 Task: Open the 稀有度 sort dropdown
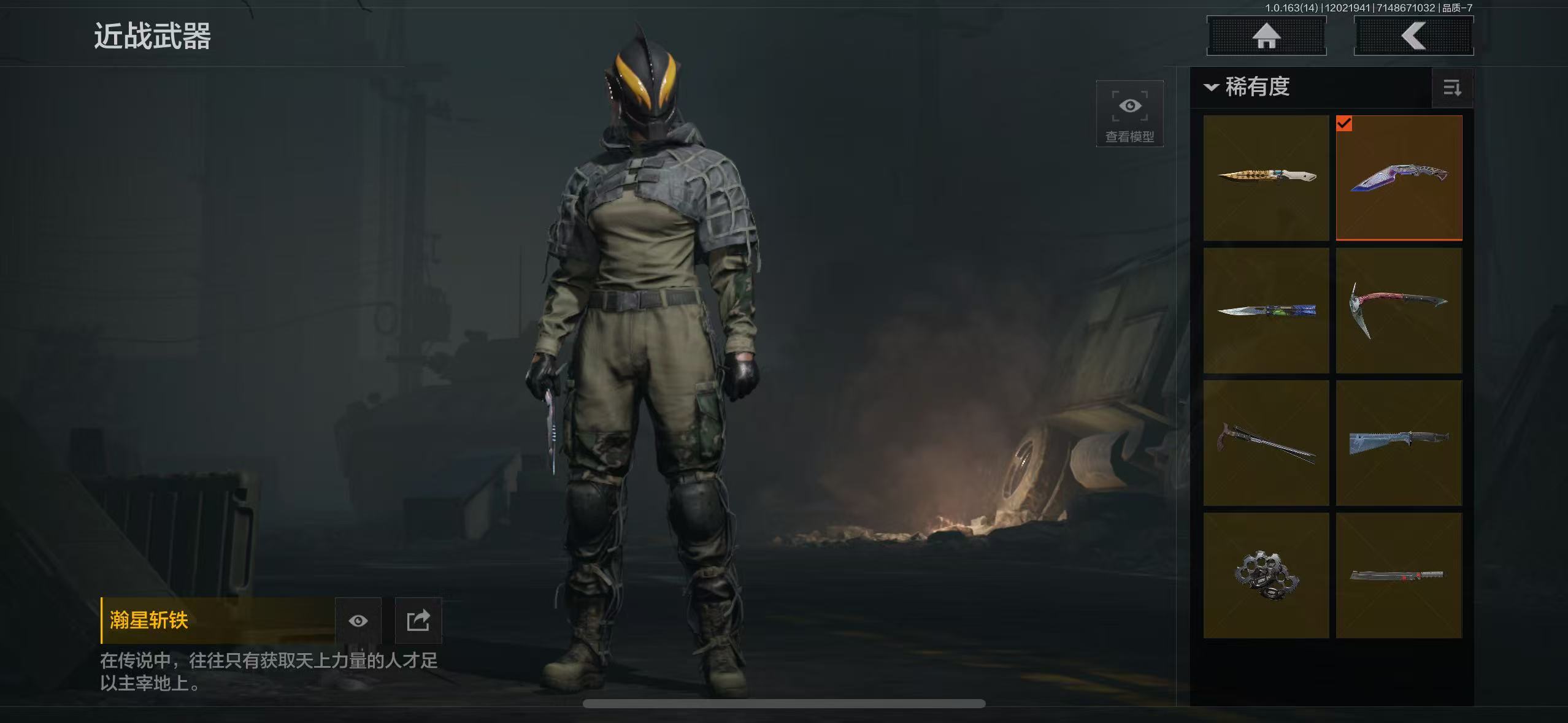[1249, 87]
